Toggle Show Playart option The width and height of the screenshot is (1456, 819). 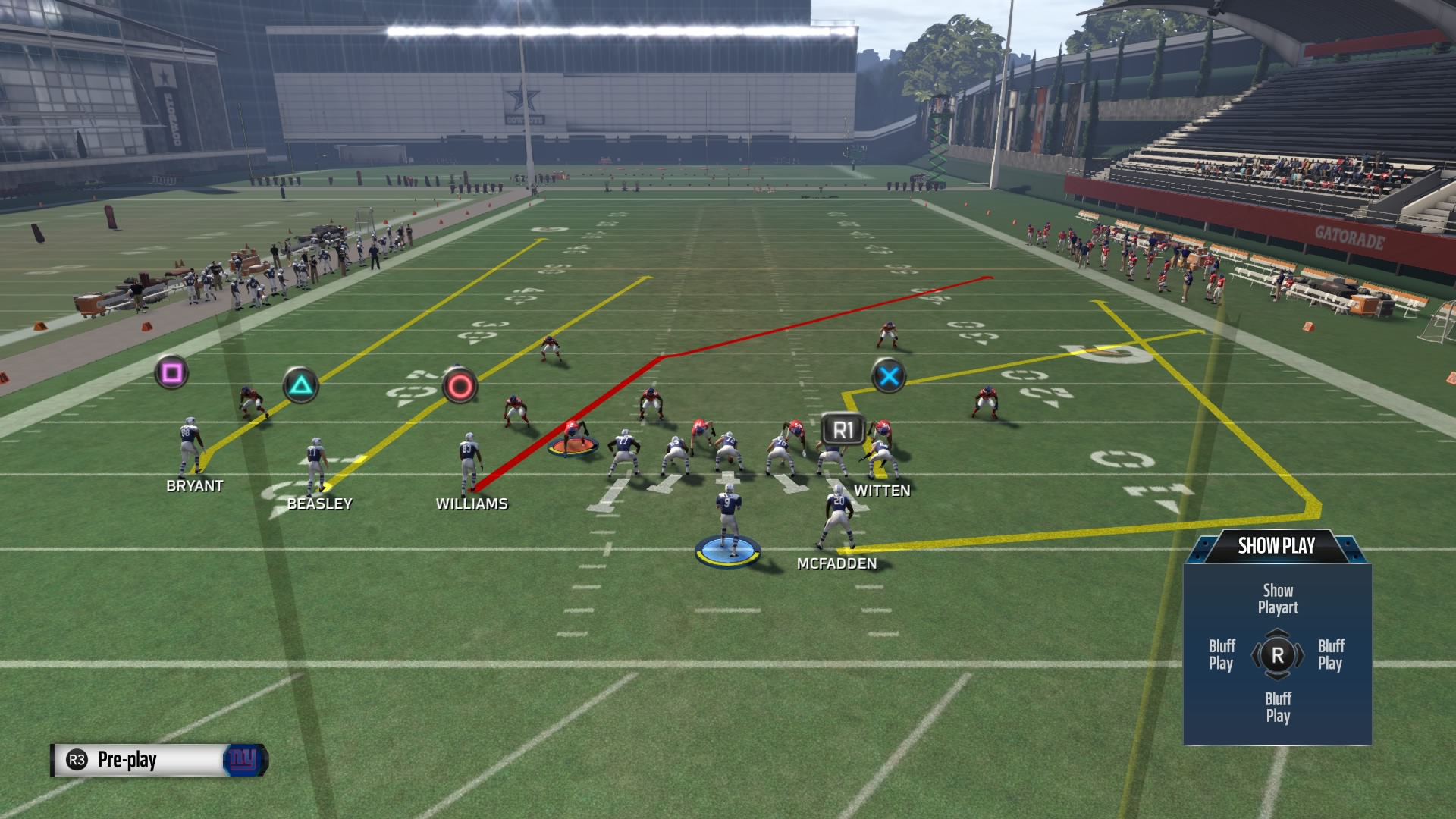tap(1279, 598)
